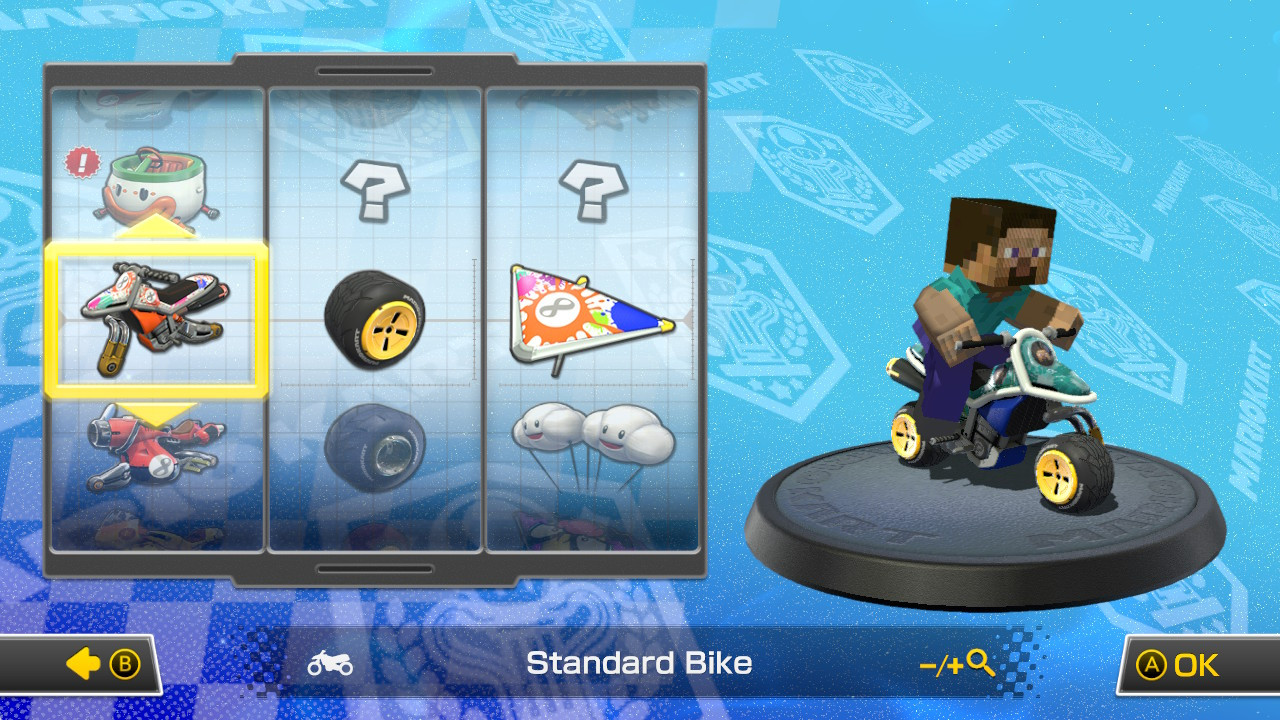Click the locked question-mark tire slot

click(x=375, y=190)
